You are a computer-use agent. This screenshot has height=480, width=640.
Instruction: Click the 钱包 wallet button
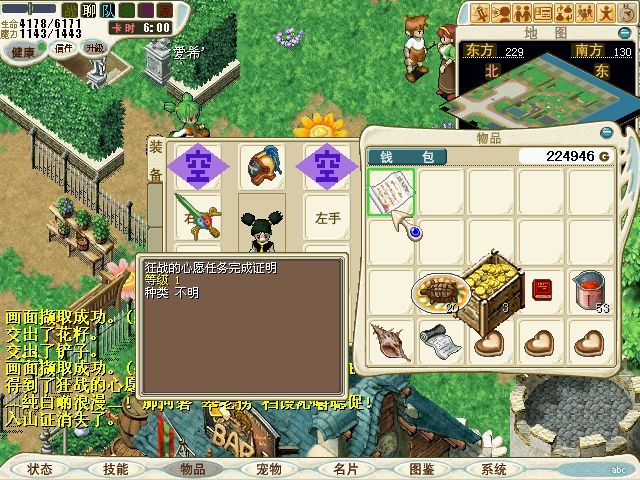point(414,156)
